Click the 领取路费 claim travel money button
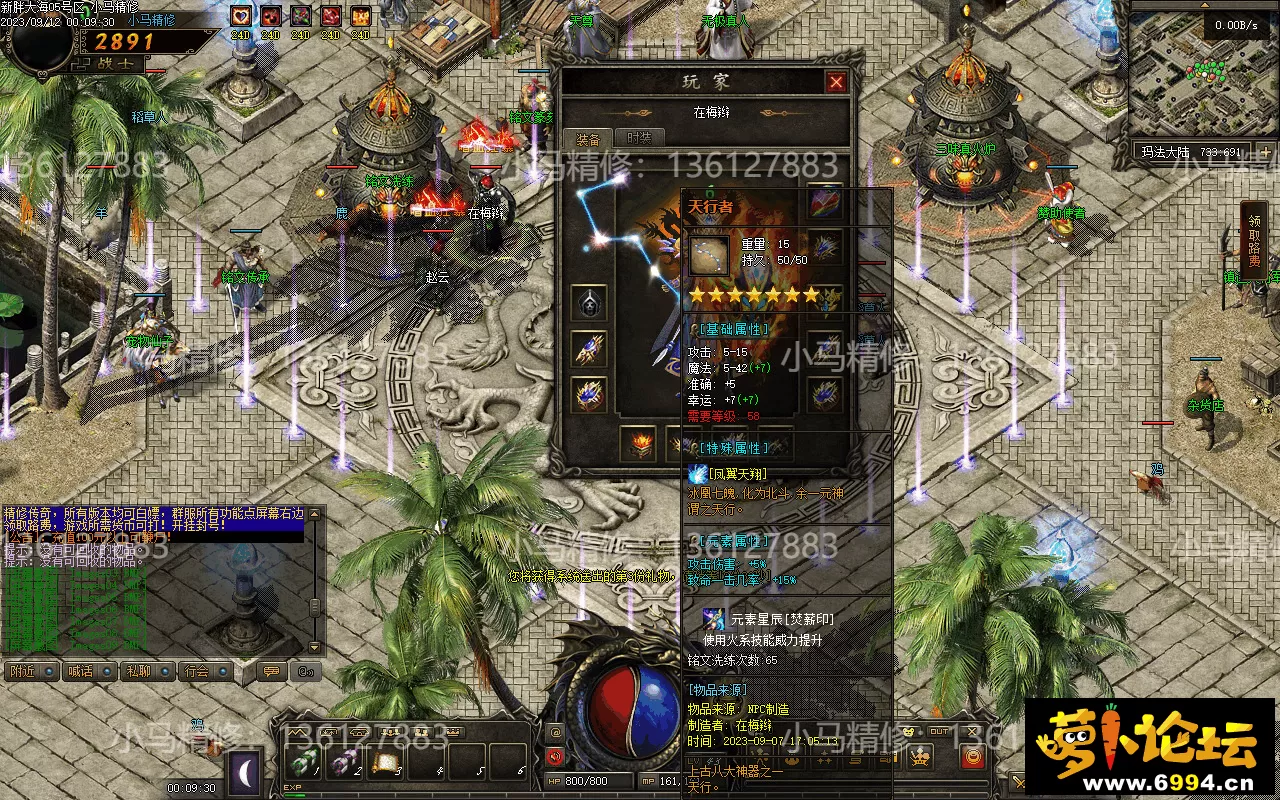 tap(1254, 240)
